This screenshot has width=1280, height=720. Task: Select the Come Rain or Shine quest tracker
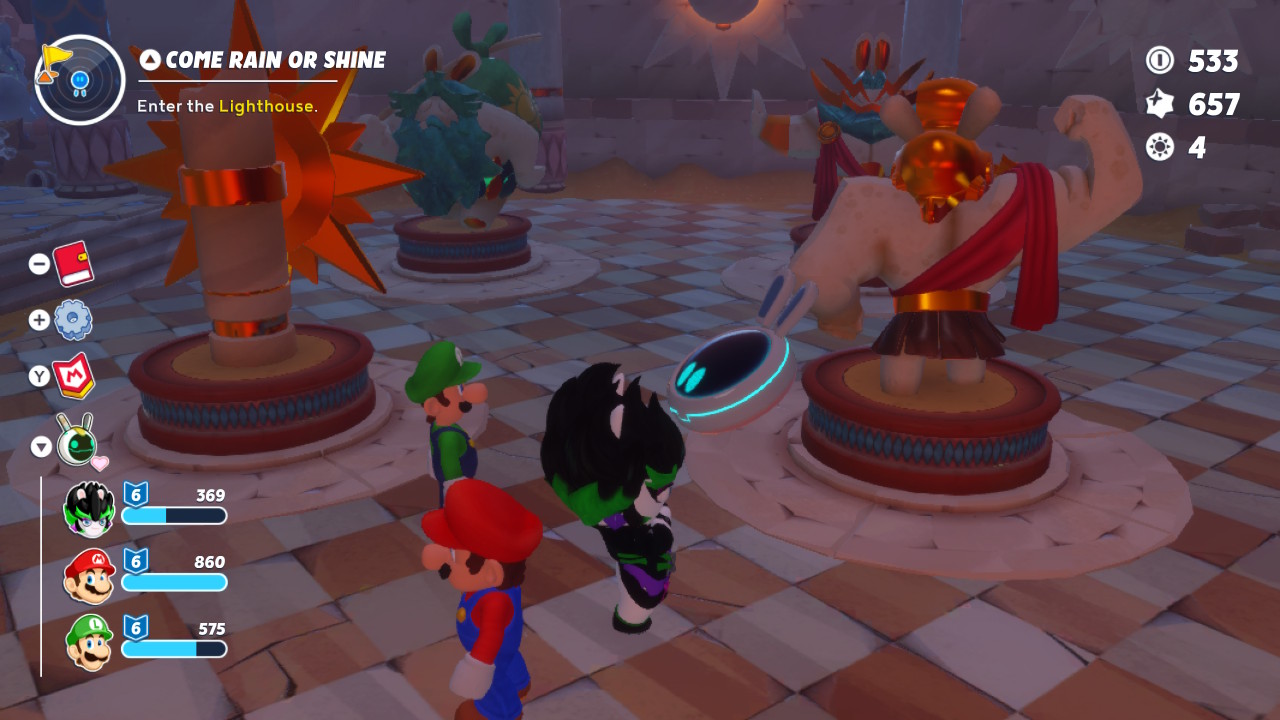click(264, 61)
